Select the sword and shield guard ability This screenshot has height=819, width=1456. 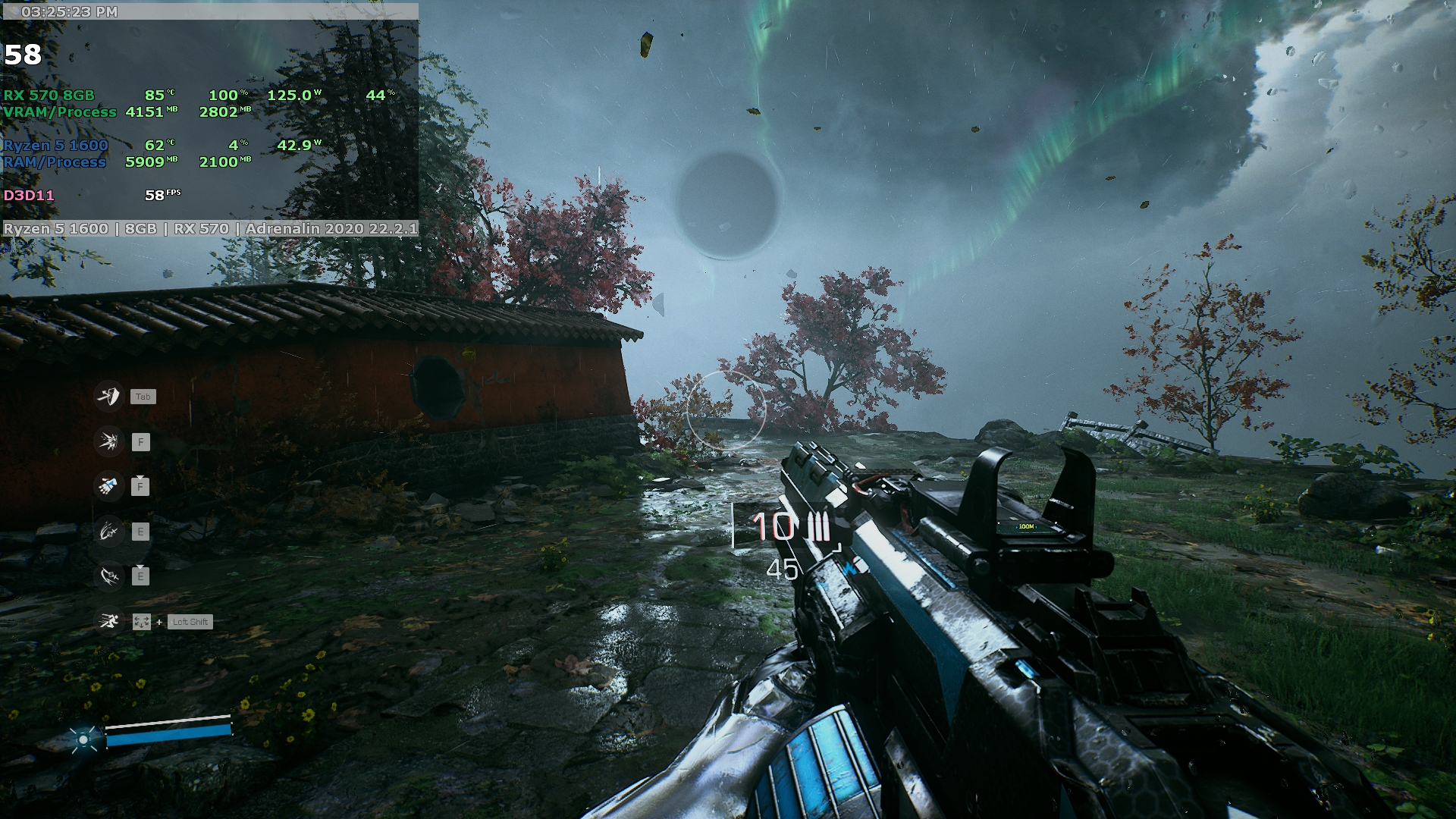click(x=108, y=396)
